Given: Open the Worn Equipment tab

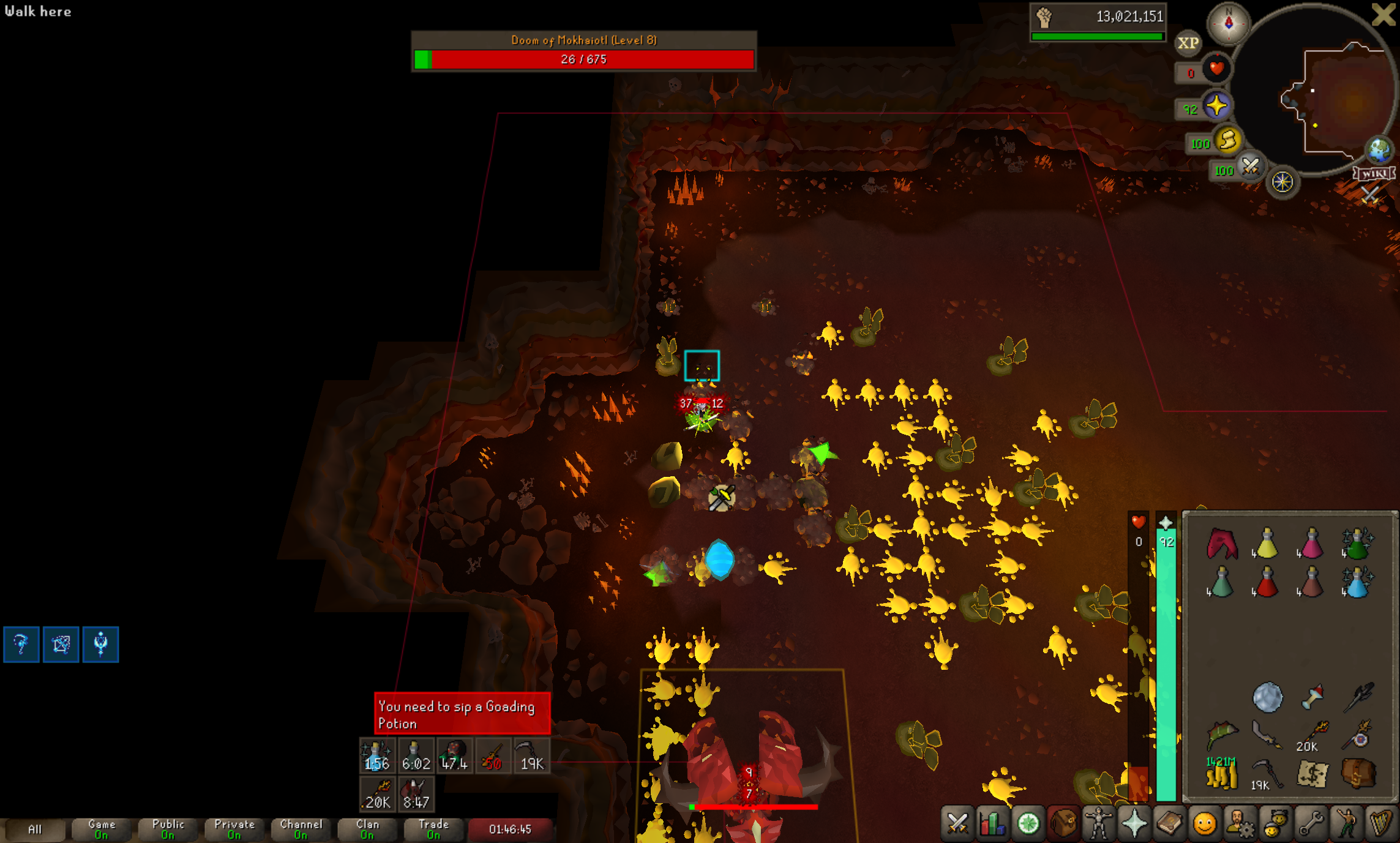Looking at the screenshot, I should pyautogui.click(x=1098, y=823).
